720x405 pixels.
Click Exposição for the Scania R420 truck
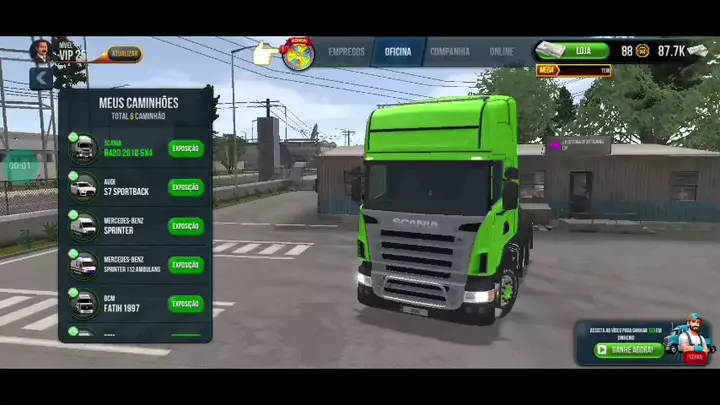click(186, 149)
